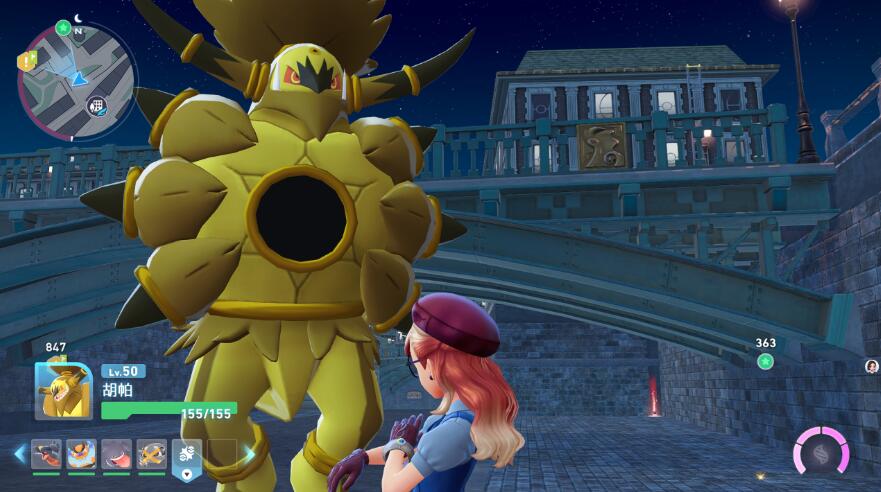Activate the Mega Evolution gauge
Image resolution: width=881 pixels, height=492 pixels.
click(821, 452)
